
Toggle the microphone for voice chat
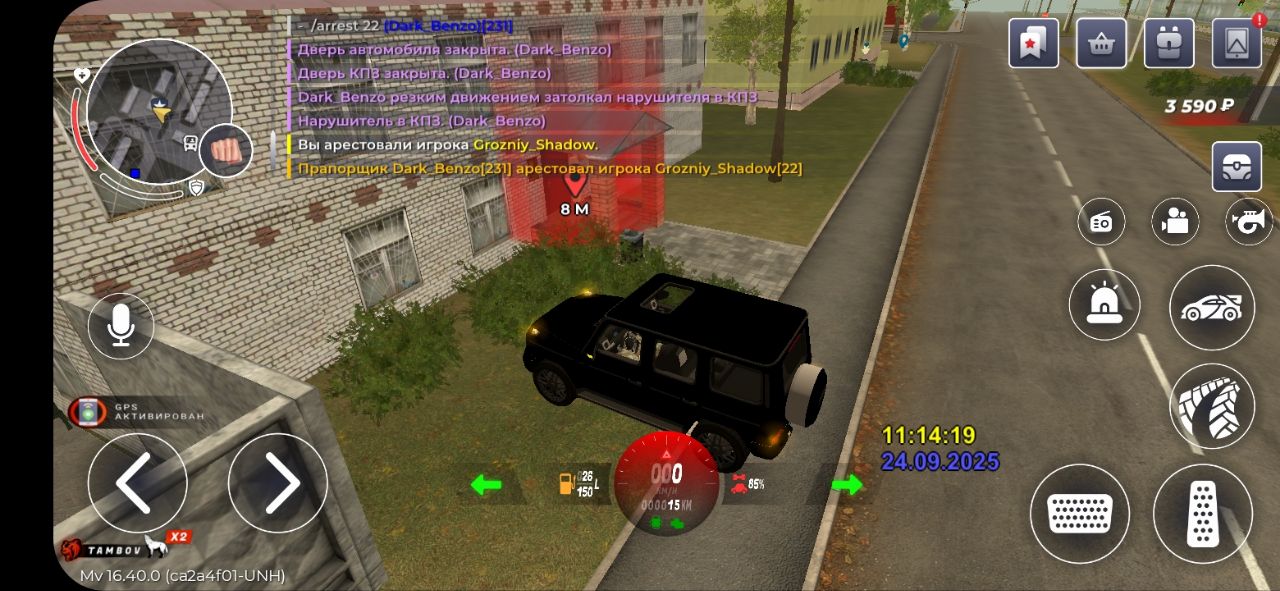click(121, 326)
